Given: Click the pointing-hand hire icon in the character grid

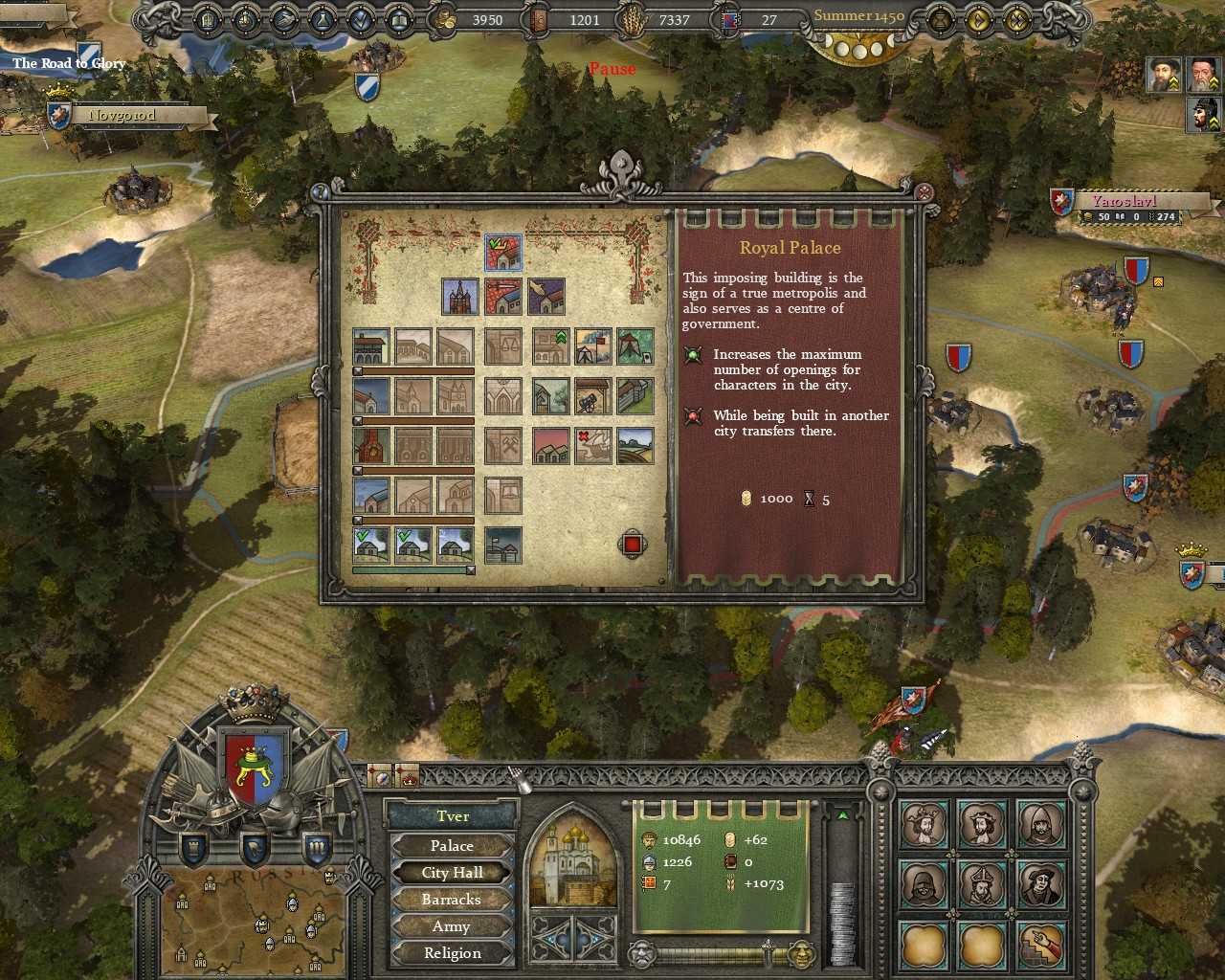Looking at the screenshot, I should 1041,946.
